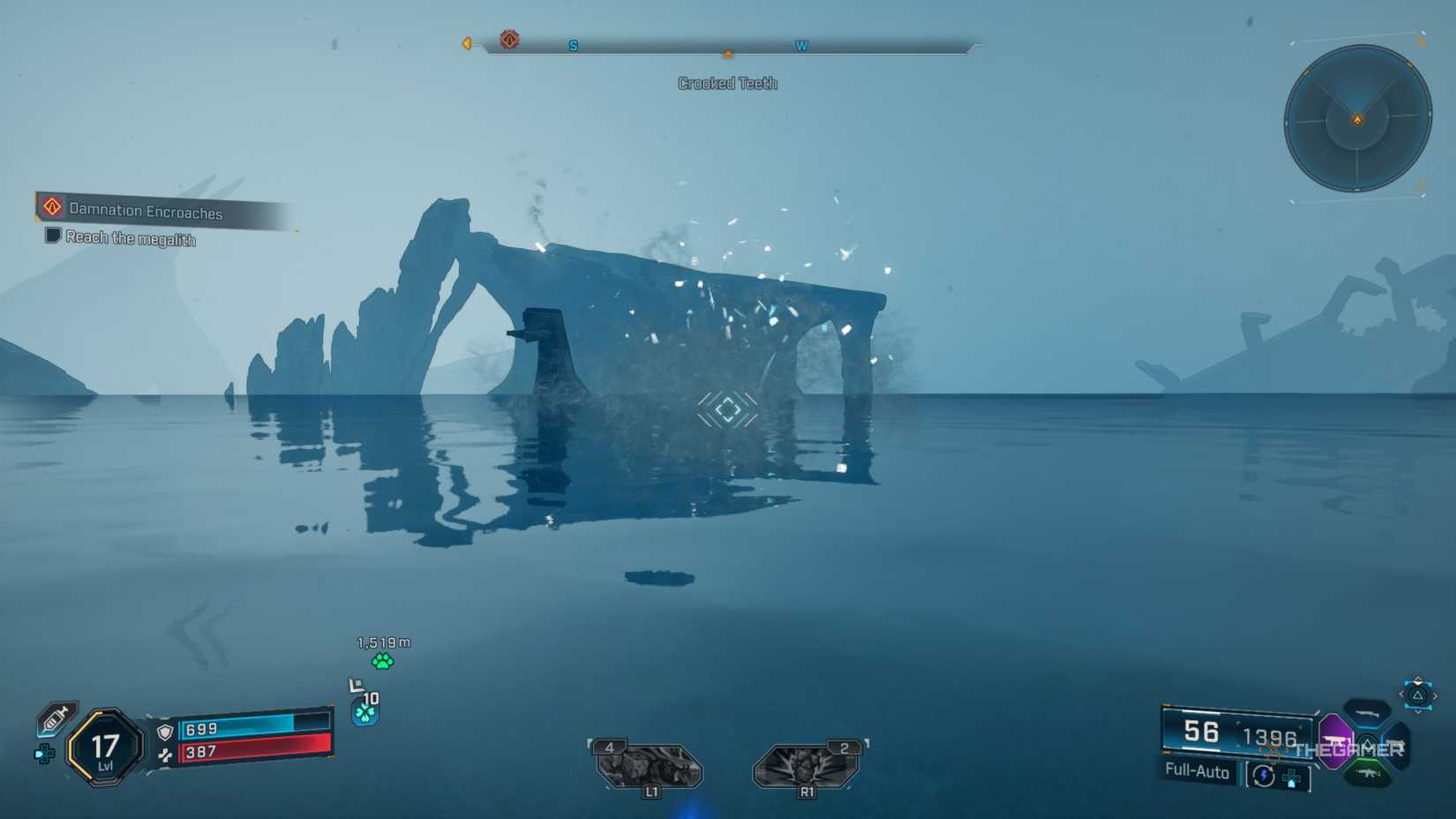Open the down arrow under the weapon swap icon

1418,710
